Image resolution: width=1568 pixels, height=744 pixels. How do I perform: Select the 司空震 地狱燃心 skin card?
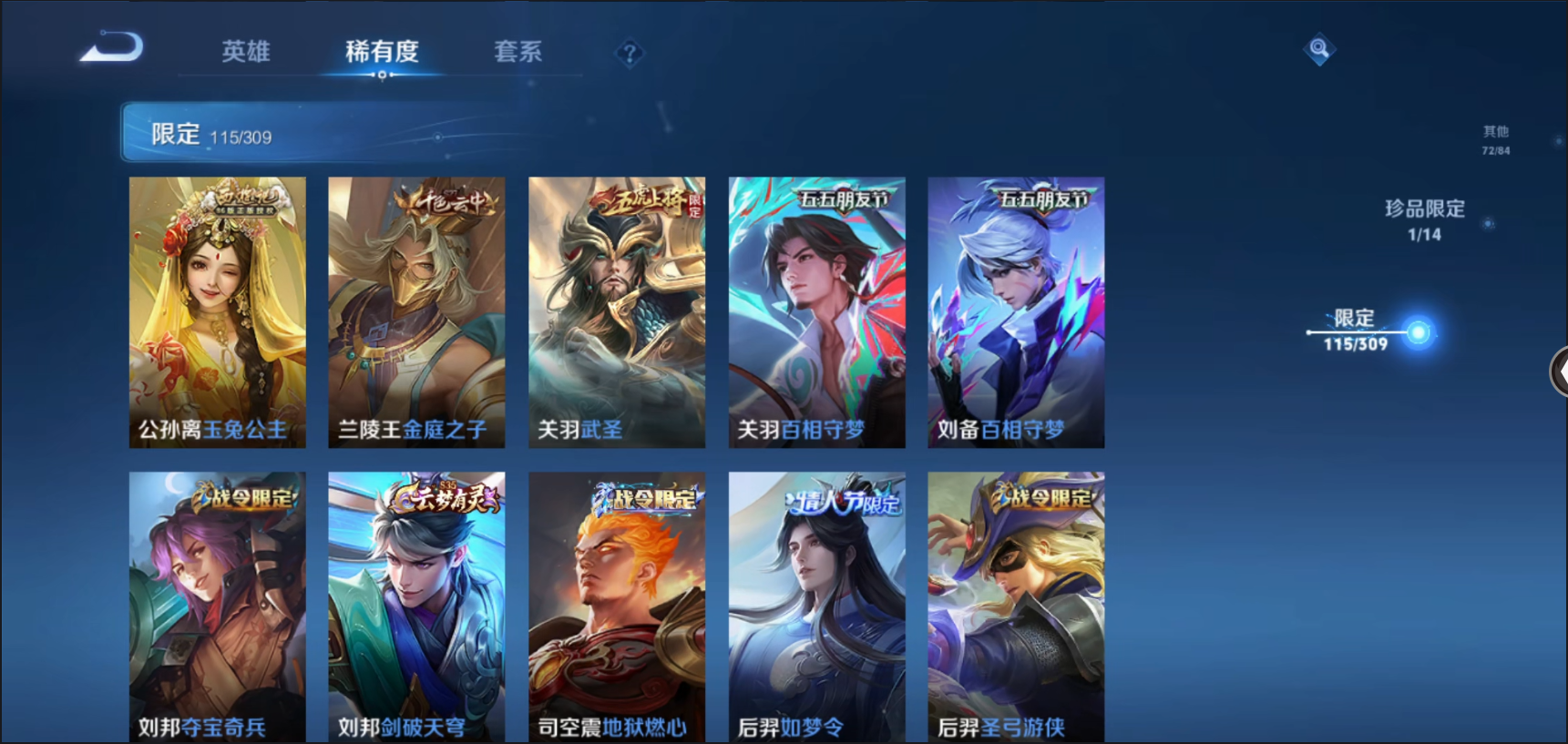617,606
